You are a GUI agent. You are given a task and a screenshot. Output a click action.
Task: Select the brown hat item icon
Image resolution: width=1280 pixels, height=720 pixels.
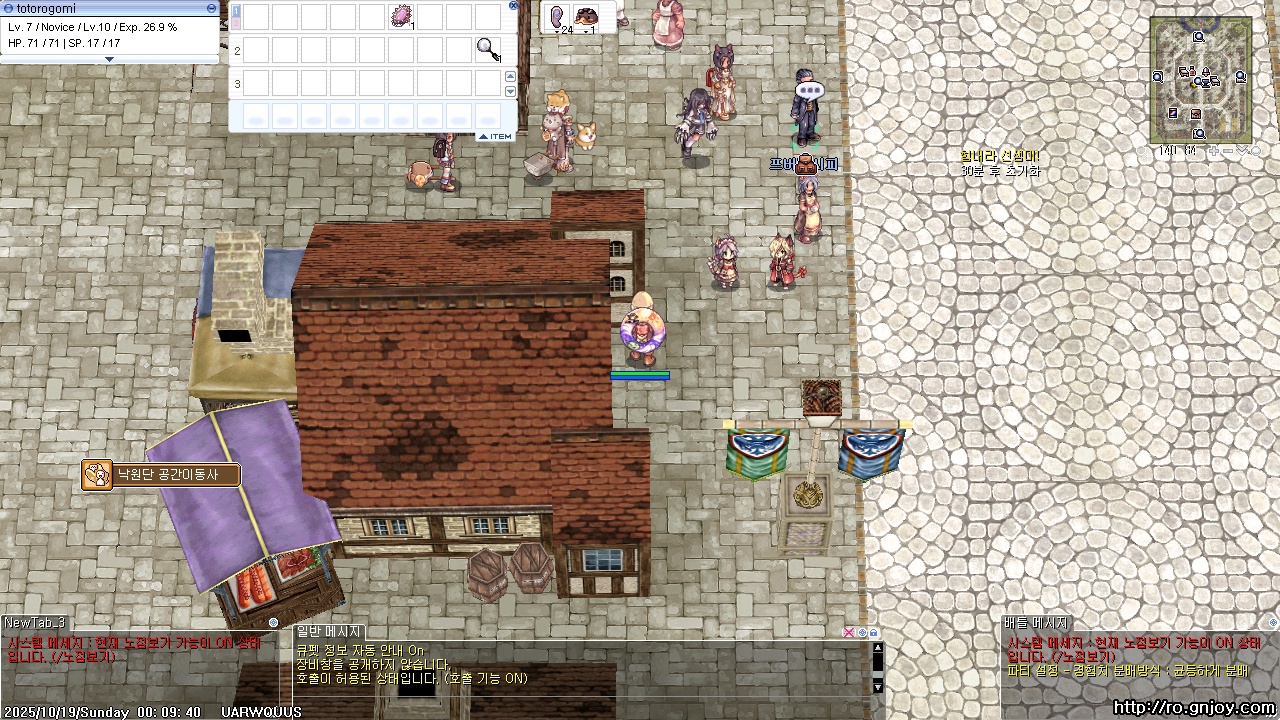click(x=586, y=16)
